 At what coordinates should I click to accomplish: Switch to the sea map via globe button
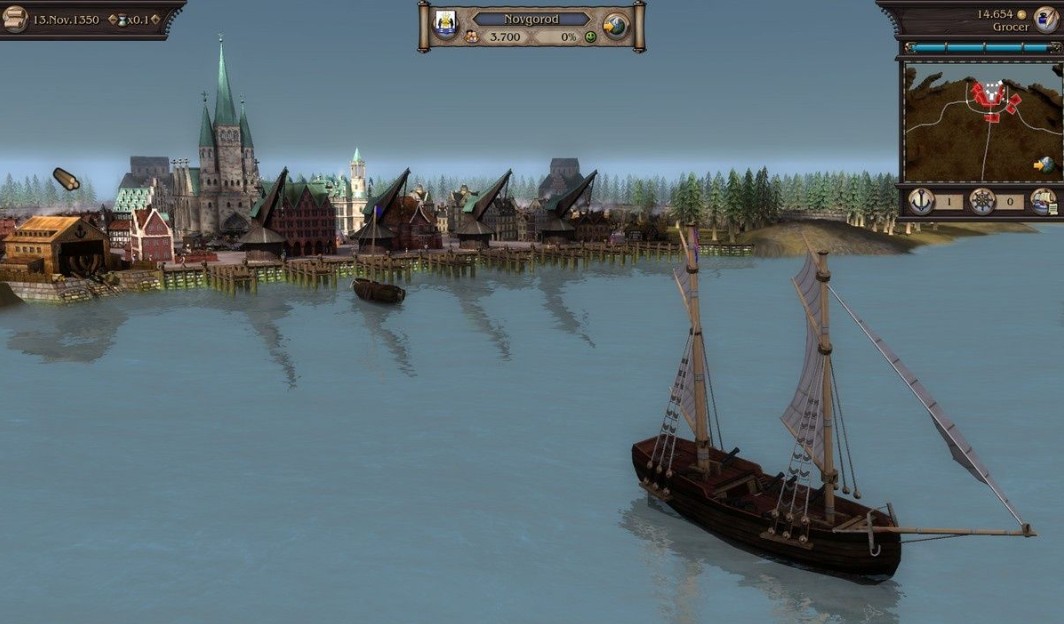click(x=616, y=26)
